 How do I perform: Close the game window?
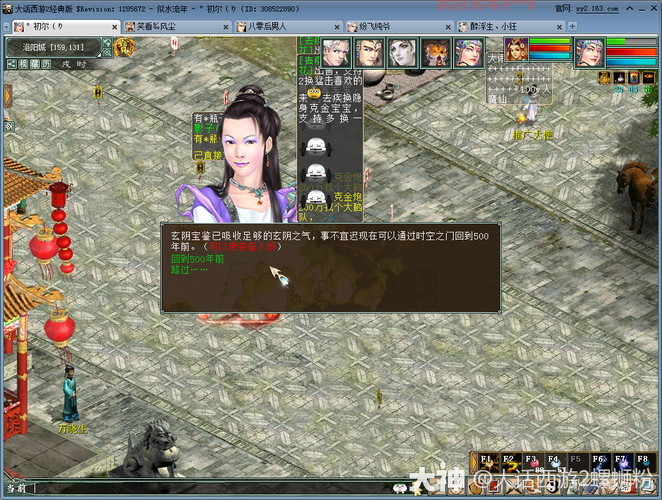tap(652, 8)
